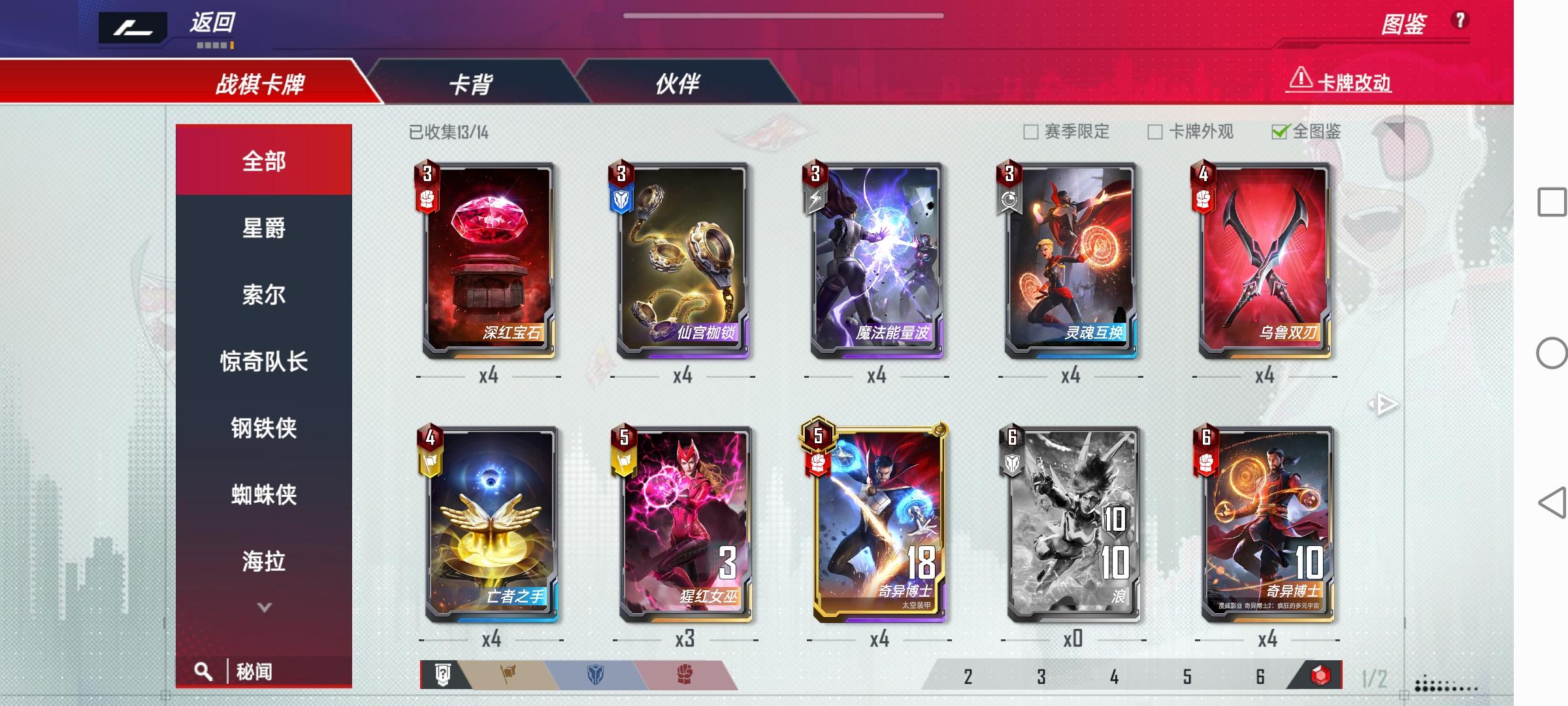Enable the 赛季限定 checkbox
Viewport: 1568px width, 706px height.
click(1030, 132)
